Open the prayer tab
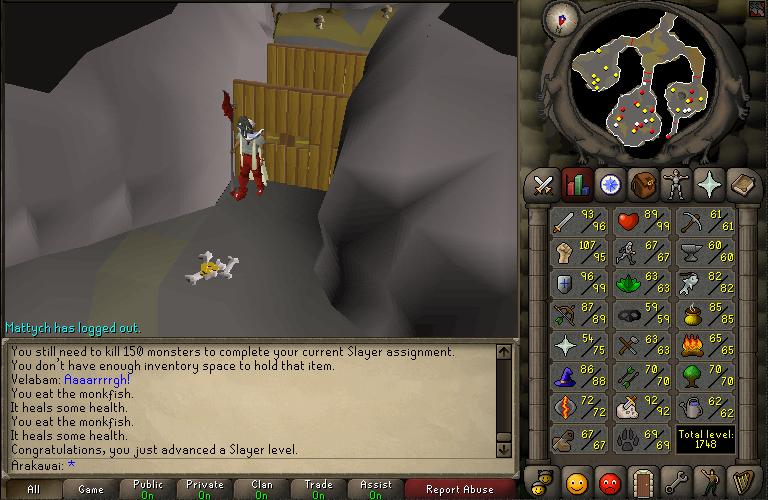 (708, 184)
